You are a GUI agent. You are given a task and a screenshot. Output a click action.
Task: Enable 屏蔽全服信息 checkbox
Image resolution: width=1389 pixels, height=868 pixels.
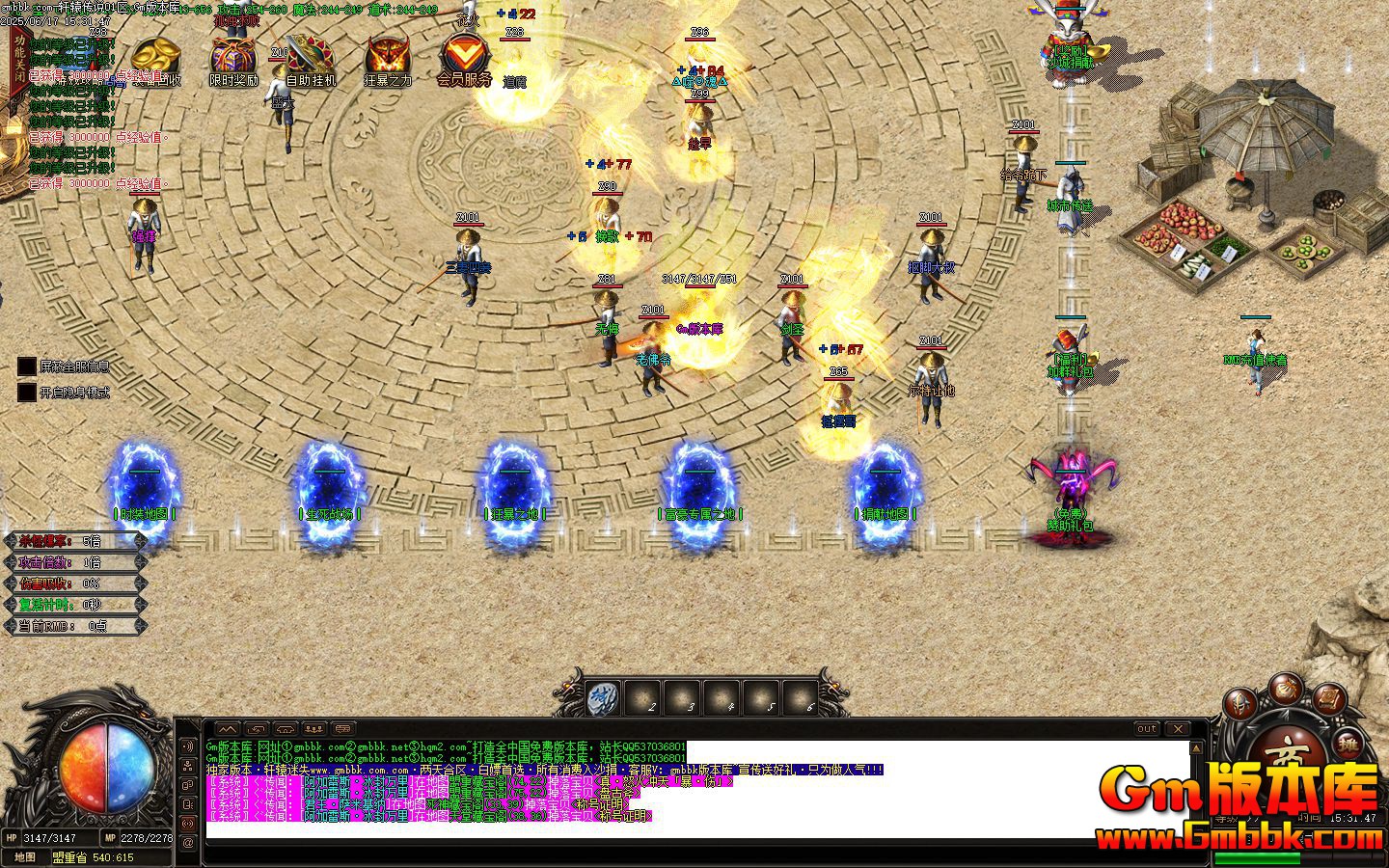click(x=25, y=366)
